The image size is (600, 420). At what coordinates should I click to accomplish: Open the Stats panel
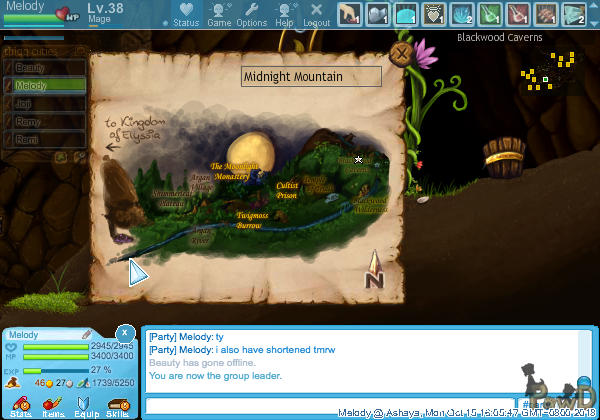coord(19,403)
